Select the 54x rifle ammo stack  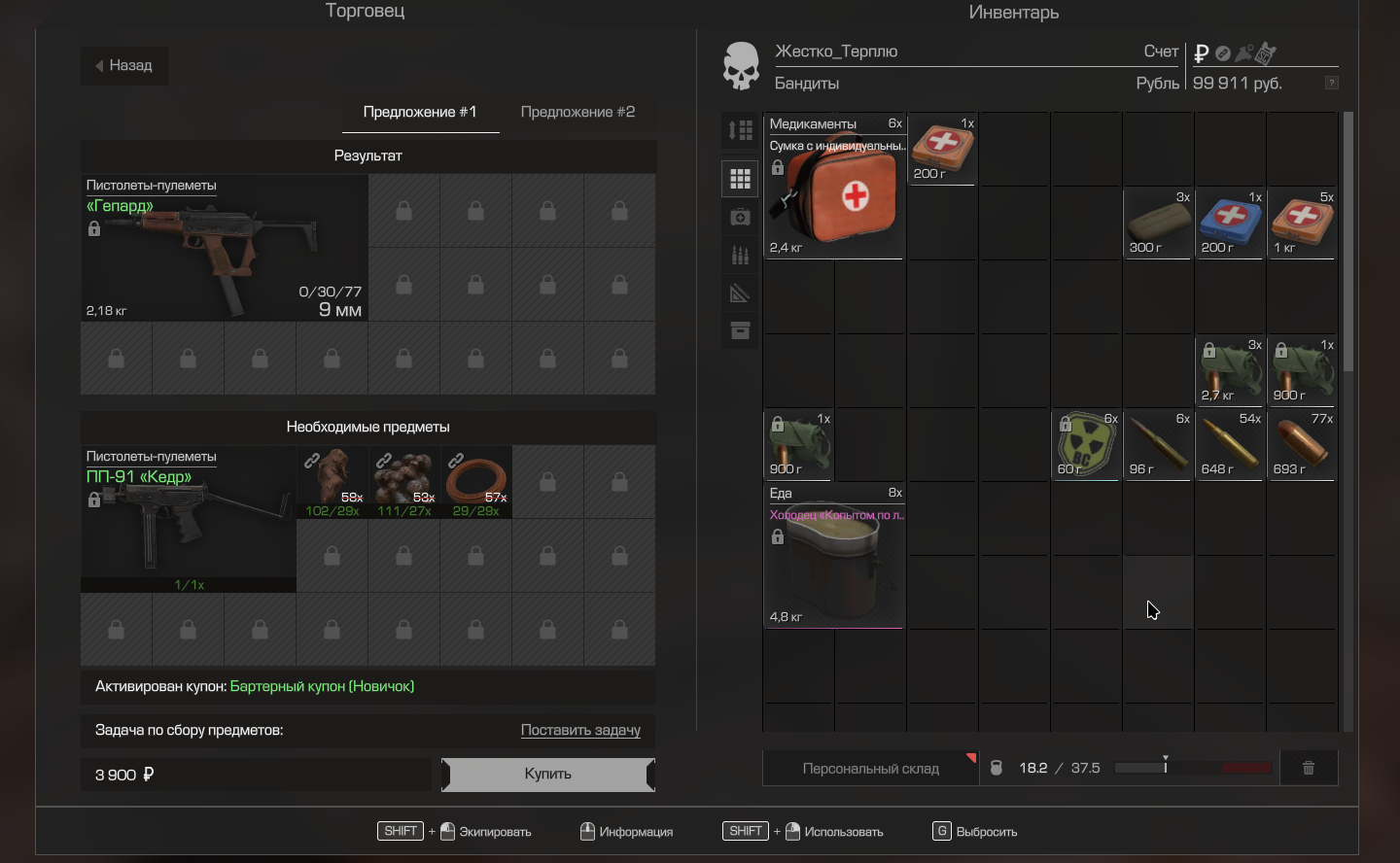[1230, 444]
